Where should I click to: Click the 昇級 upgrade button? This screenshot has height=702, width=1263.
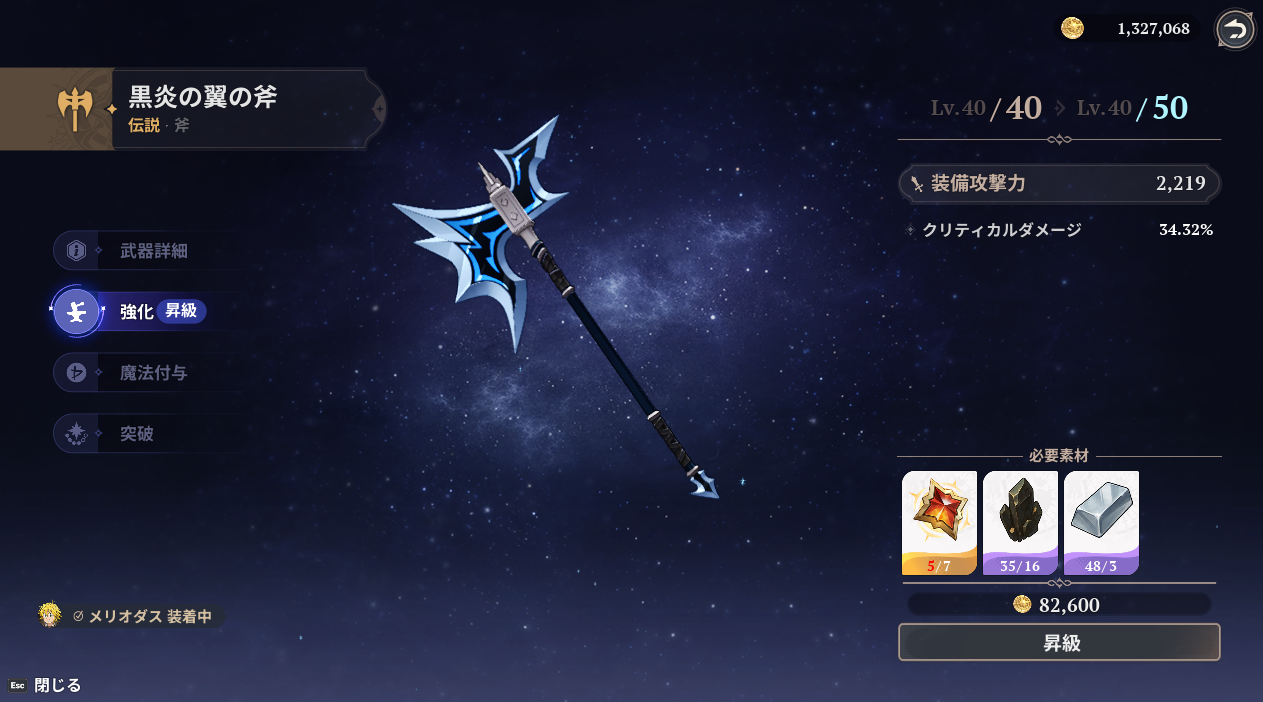(1059, 642)
